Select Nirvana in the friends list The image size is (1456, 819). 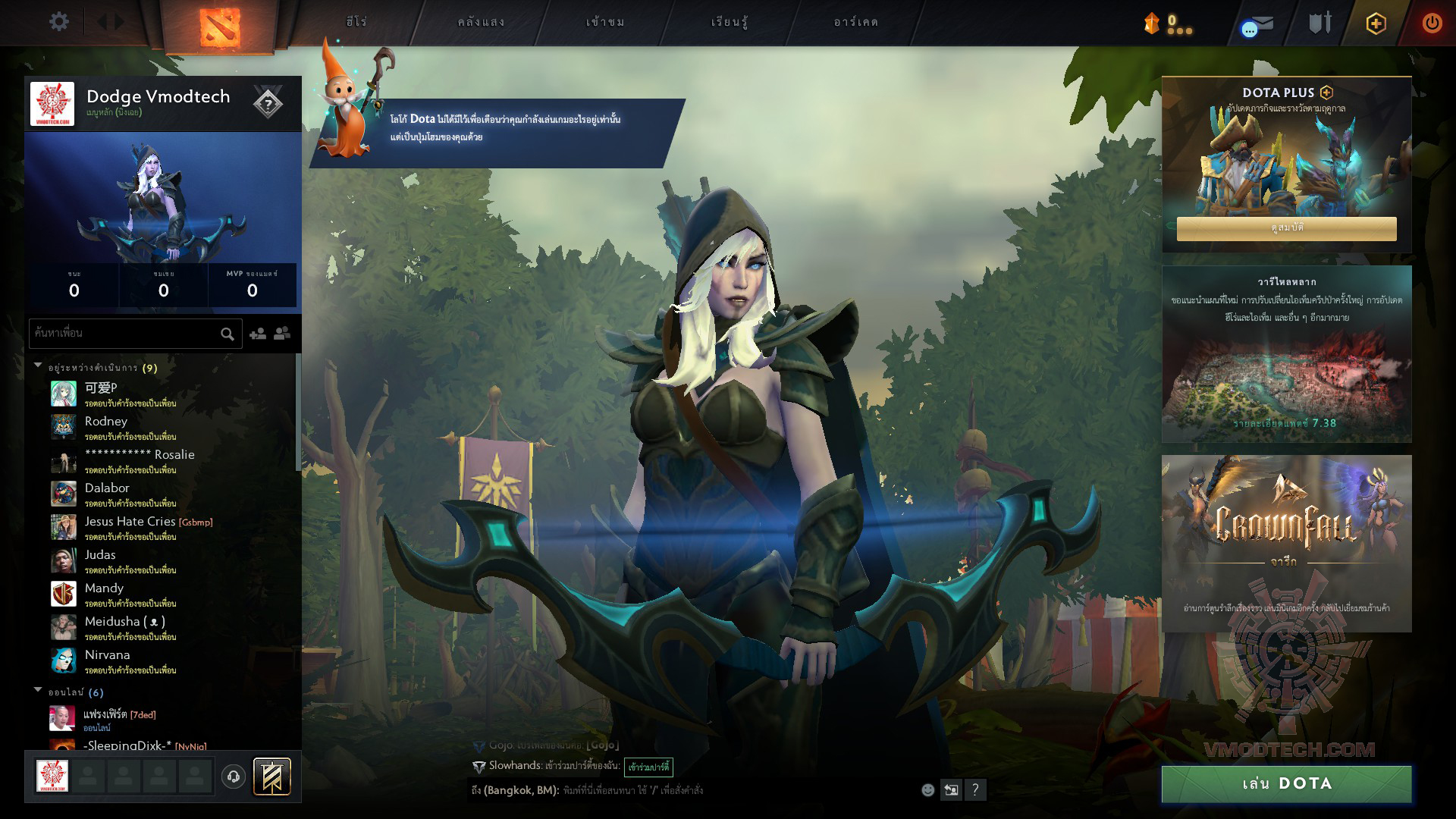[x=107, y=655]
